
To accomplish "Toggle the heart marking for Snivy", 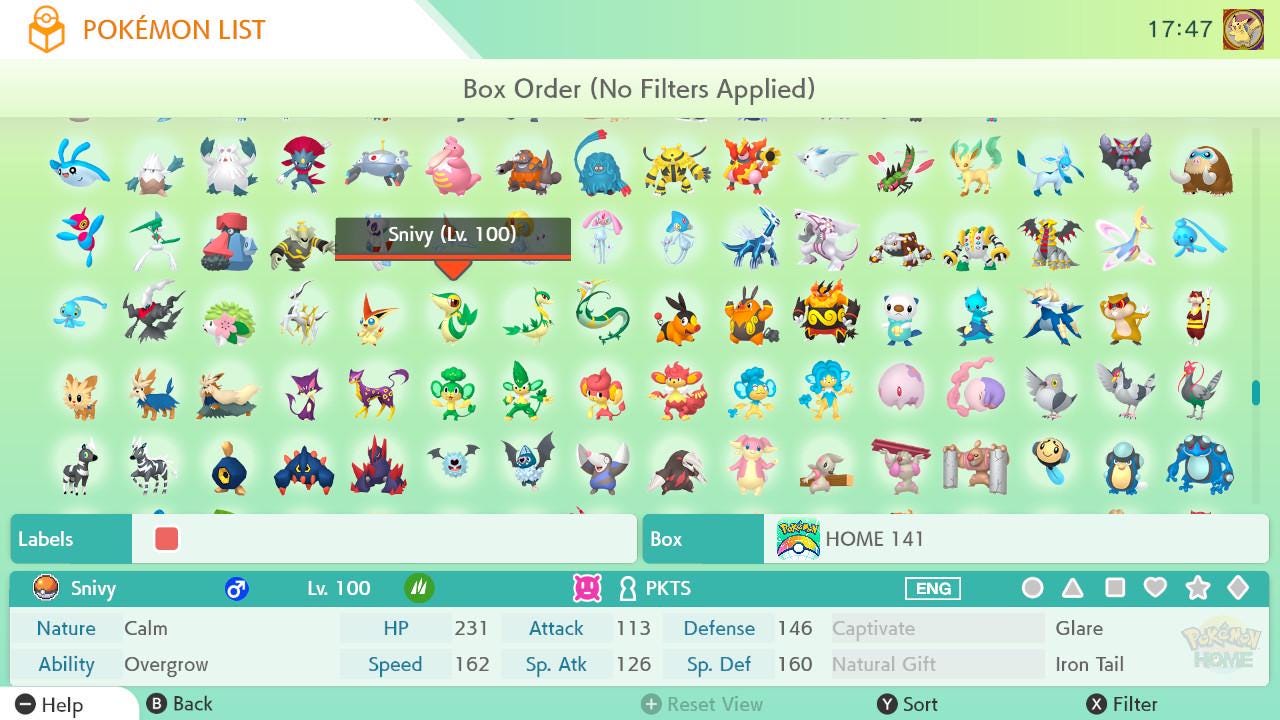I will pos(1156,588).
